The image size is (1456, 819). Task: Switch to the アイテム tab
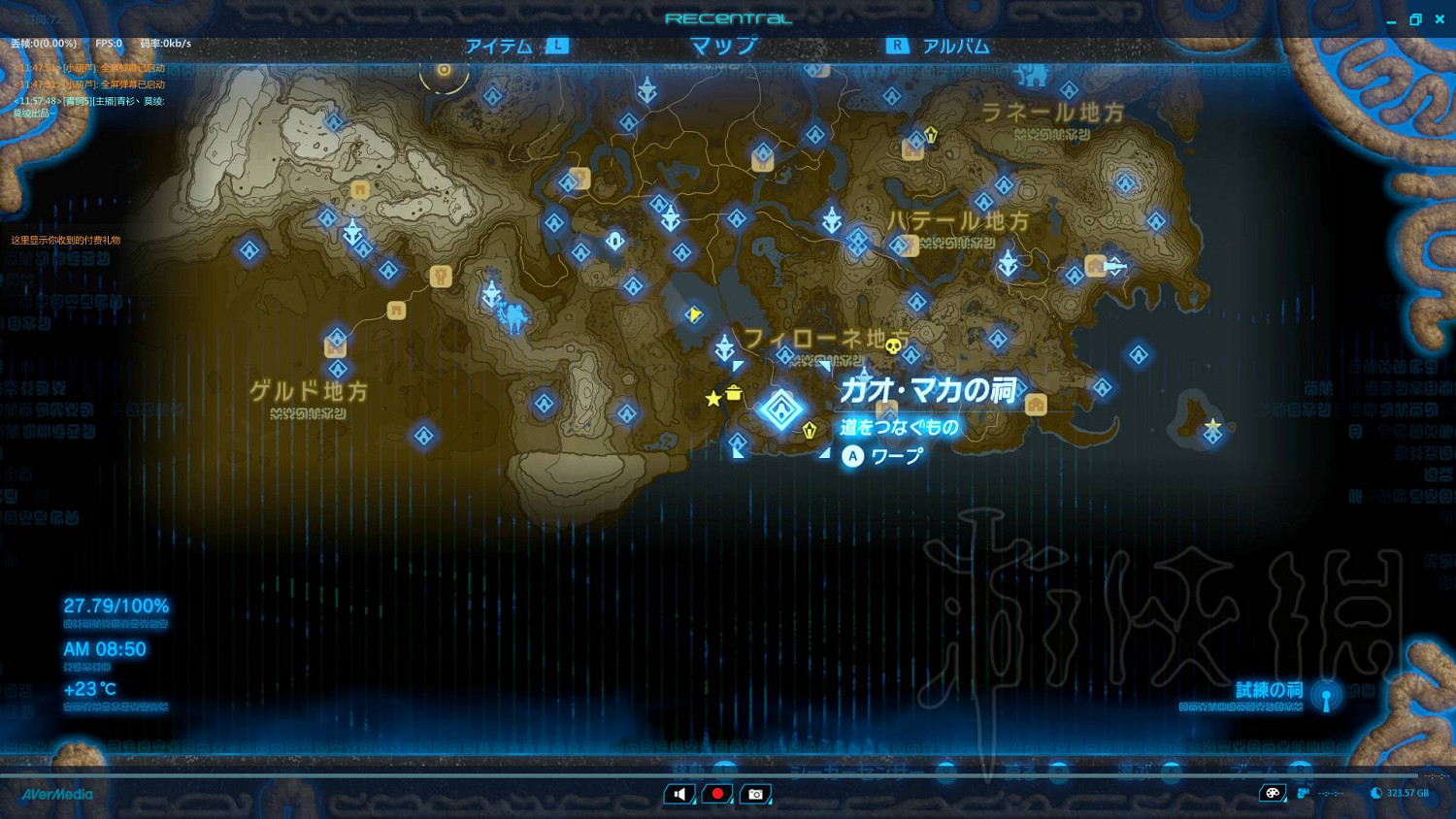coord(499,45)
